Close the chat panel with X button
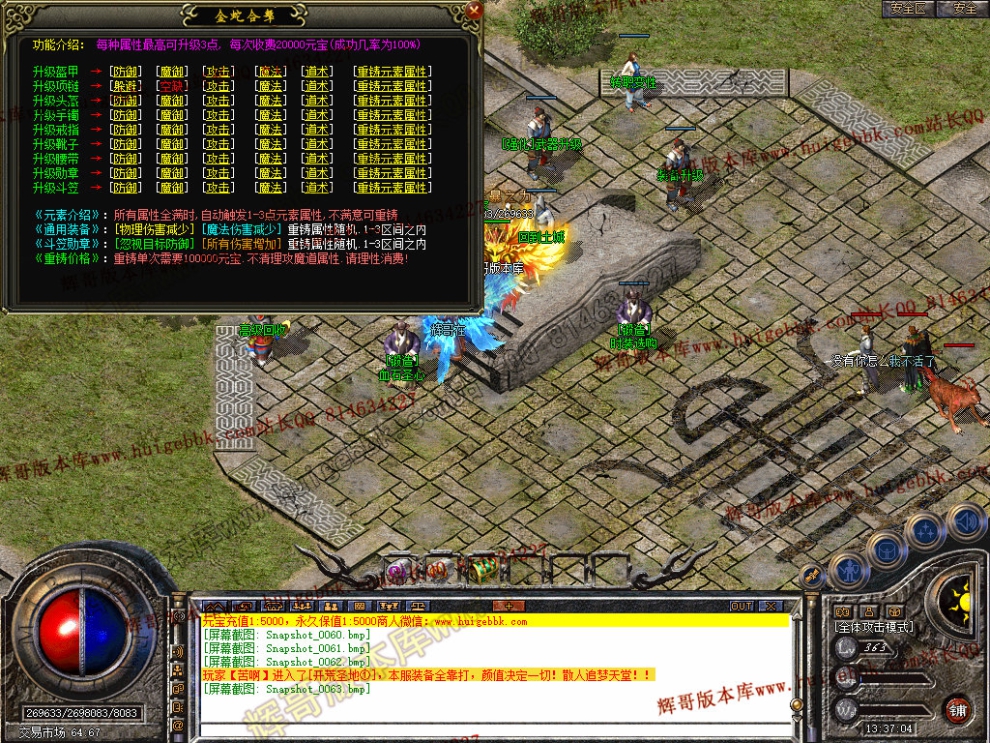 (x=770, y=606)
